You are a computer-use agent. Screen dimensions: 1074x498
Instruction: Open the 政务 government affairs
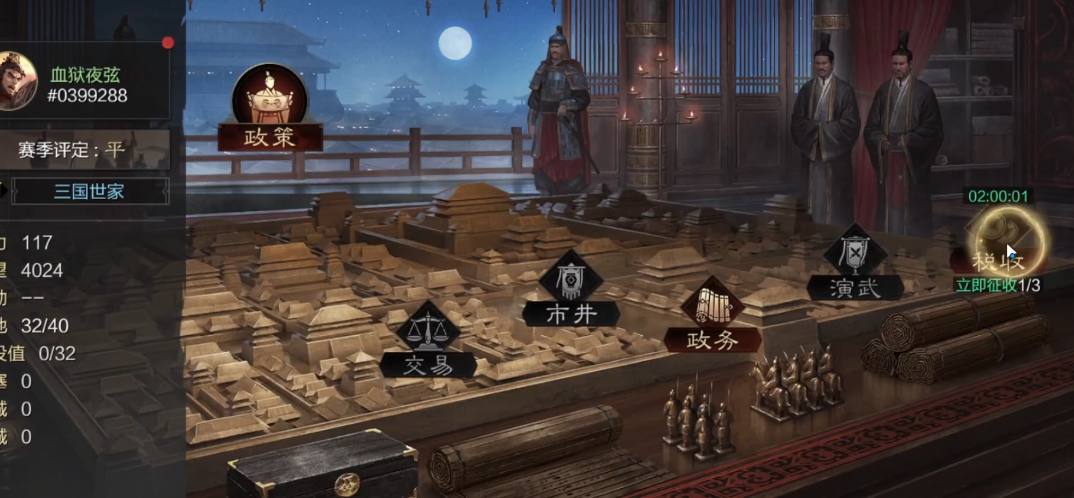coord(712,320)
